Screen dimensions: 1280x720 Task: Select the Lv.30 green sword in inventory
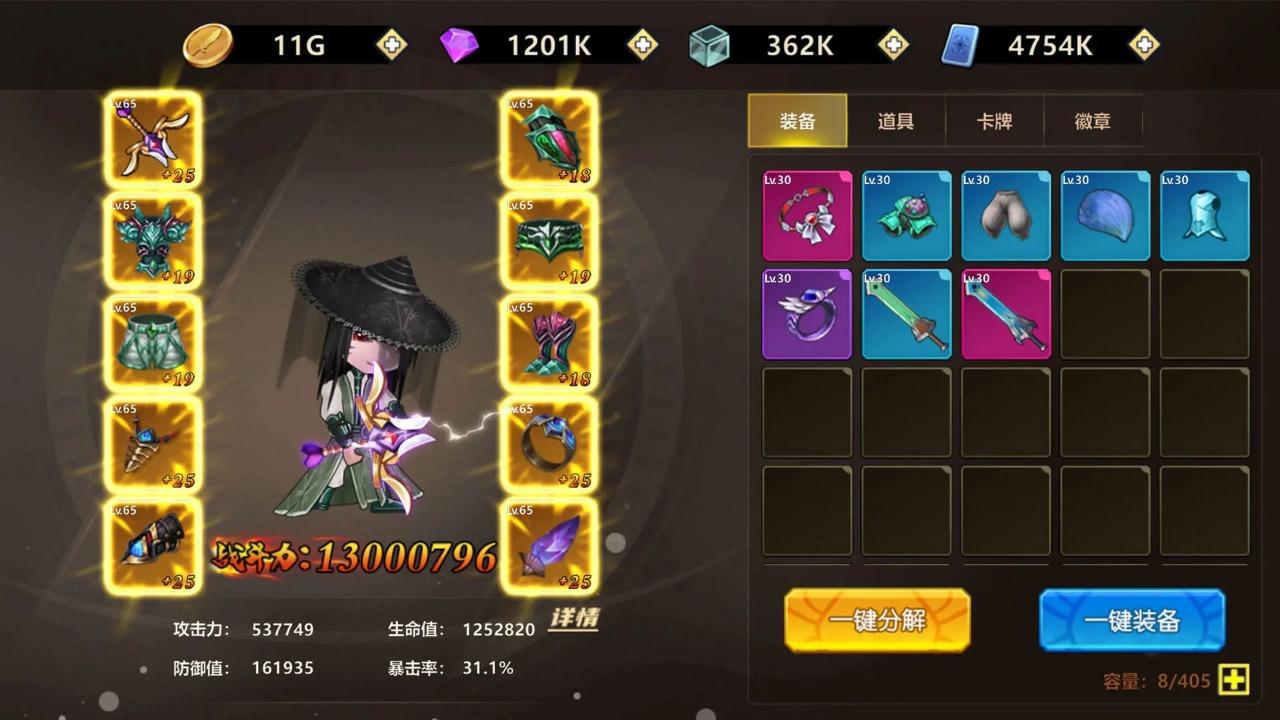coord(906,315)
